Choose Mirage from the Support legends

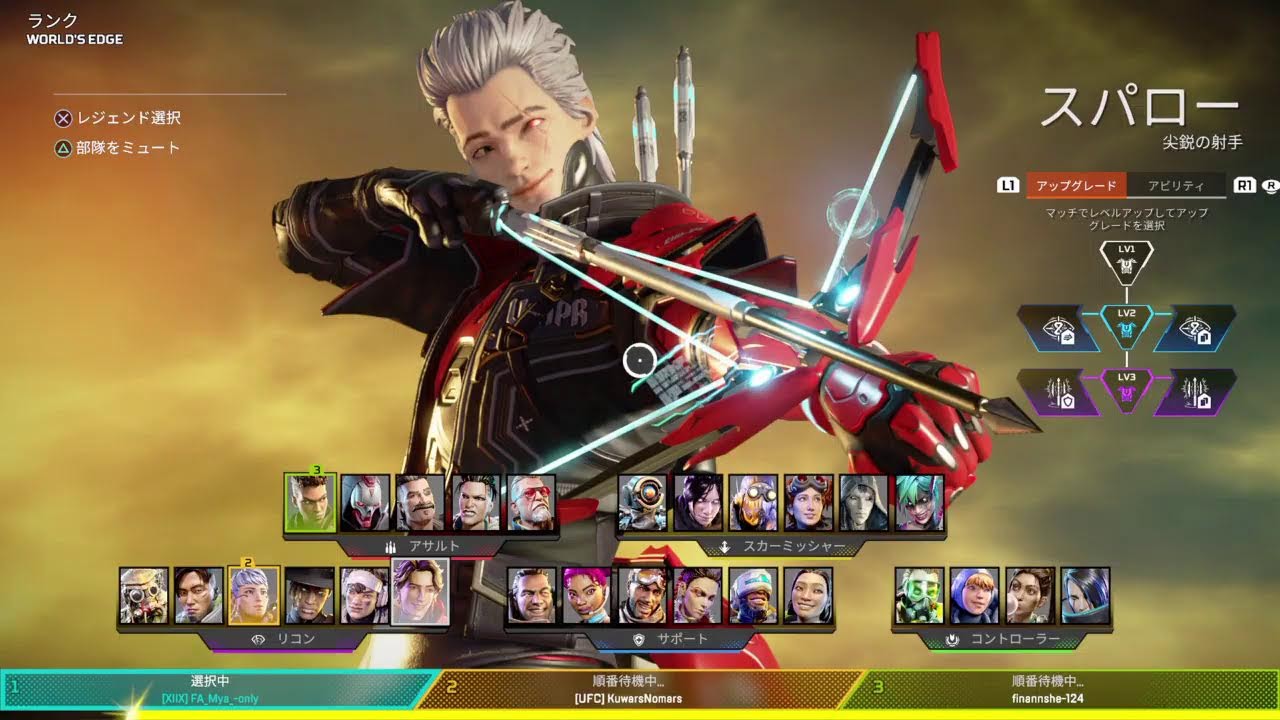coord(642,596)
